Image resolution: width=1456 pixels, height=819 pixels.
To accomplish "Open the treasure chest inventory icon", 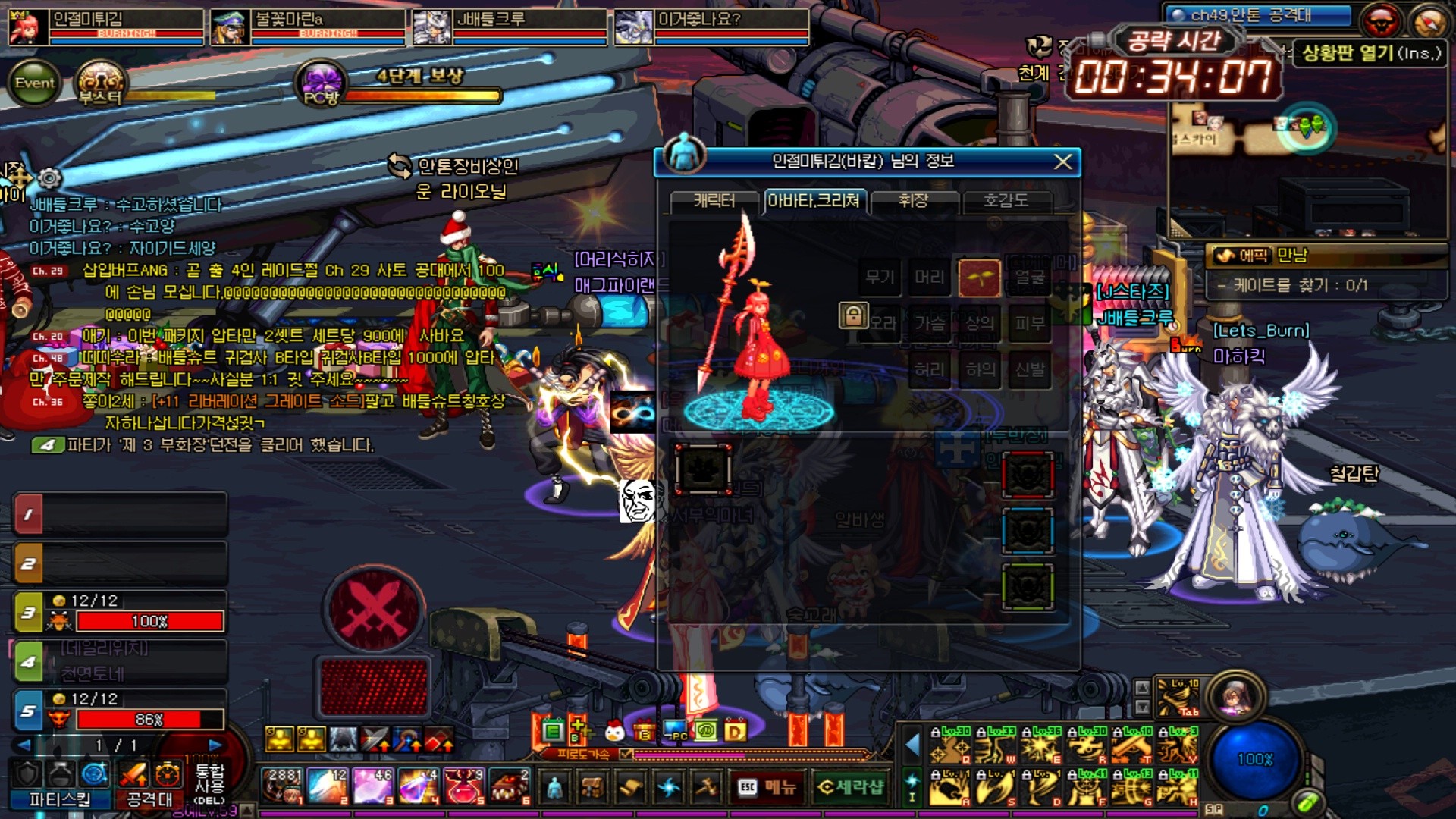I will click(x=591, y=787).
